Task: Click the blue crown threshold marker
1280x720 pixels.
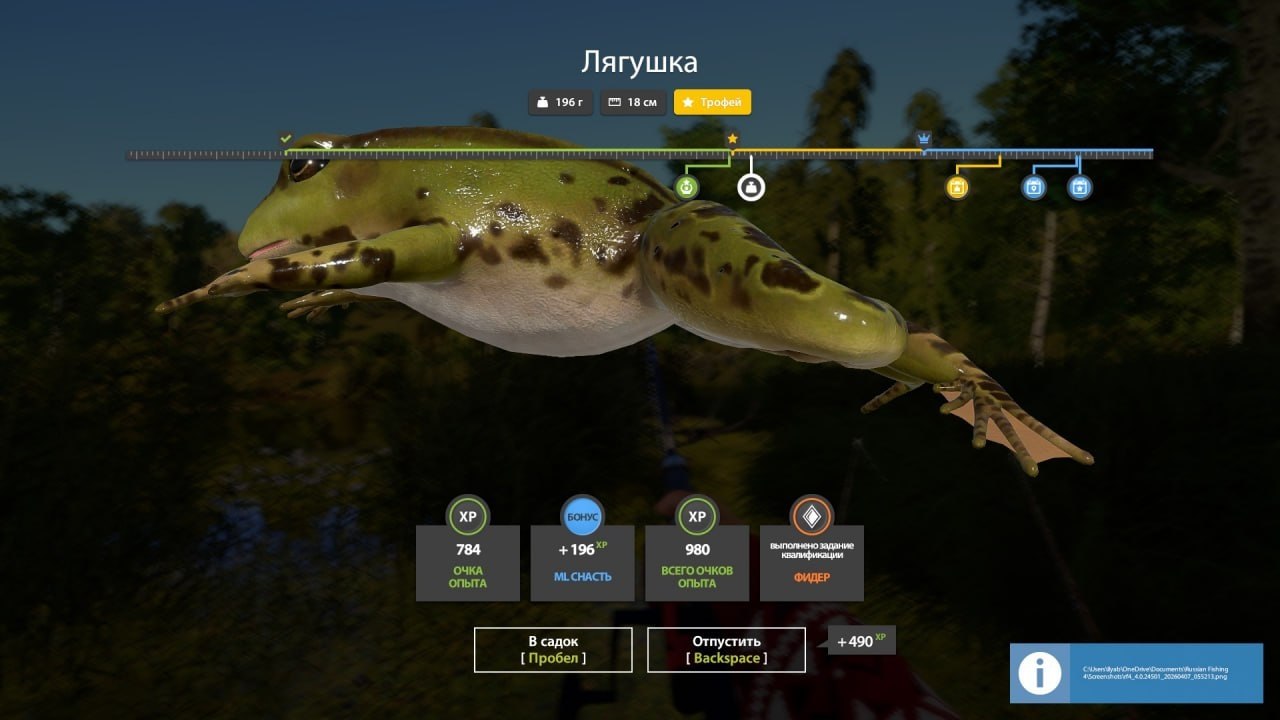Action: (x=924, y=138)
